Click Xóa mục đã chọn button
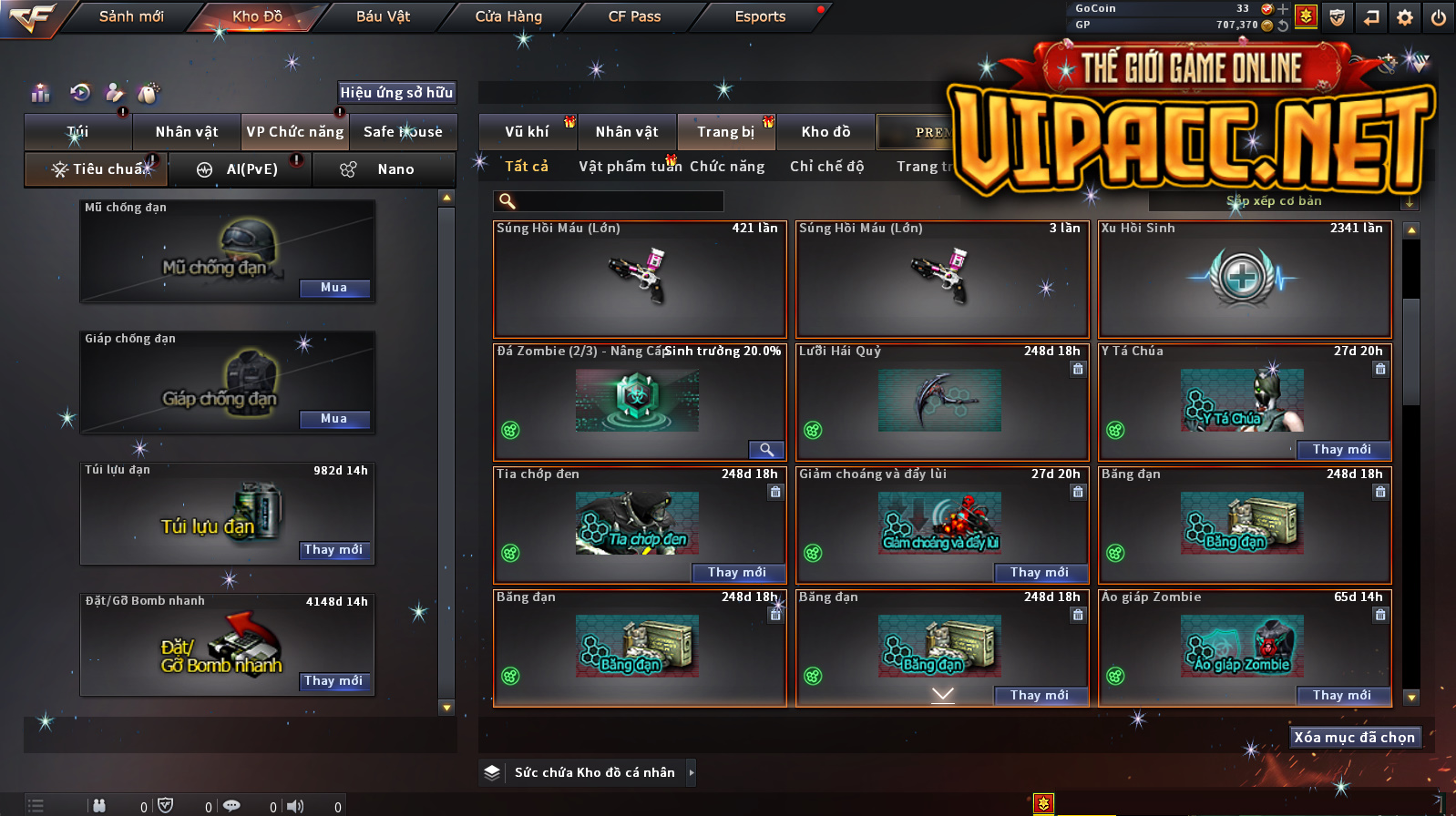 coord(1355,738)
